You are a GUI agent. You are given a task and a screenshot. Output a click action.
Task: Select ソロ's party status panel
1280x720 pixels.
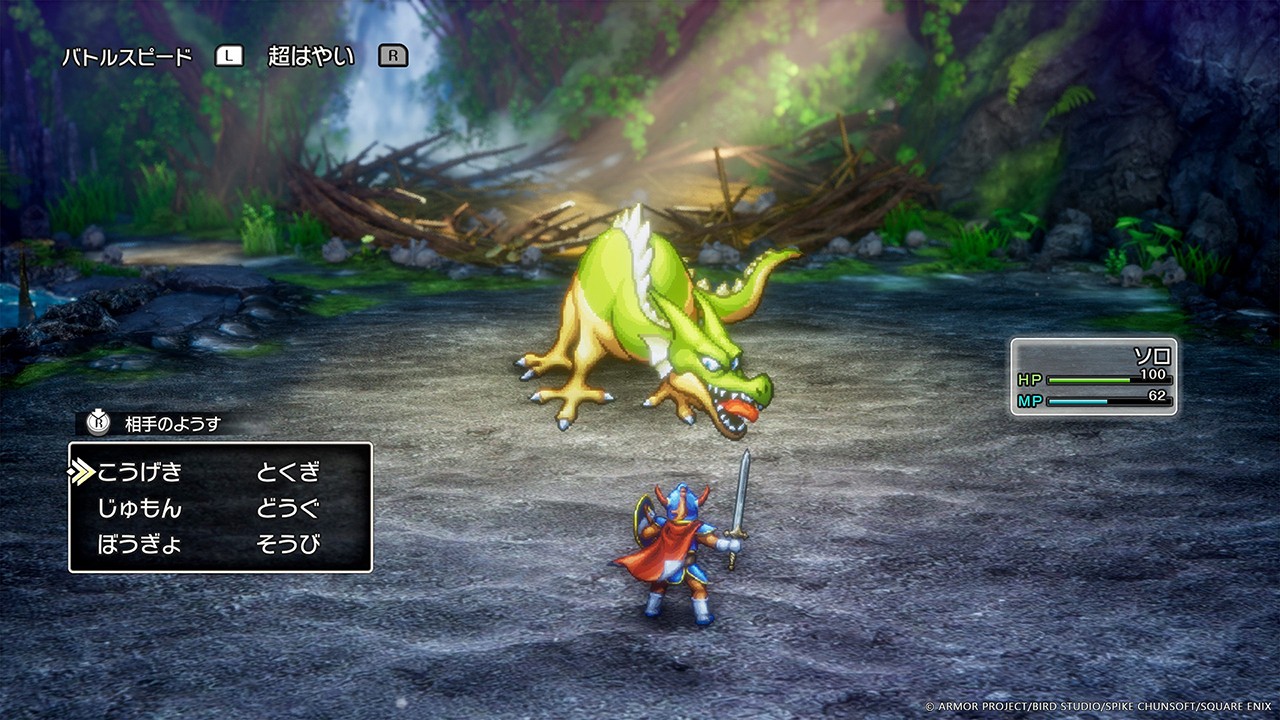click(1093, 376)
